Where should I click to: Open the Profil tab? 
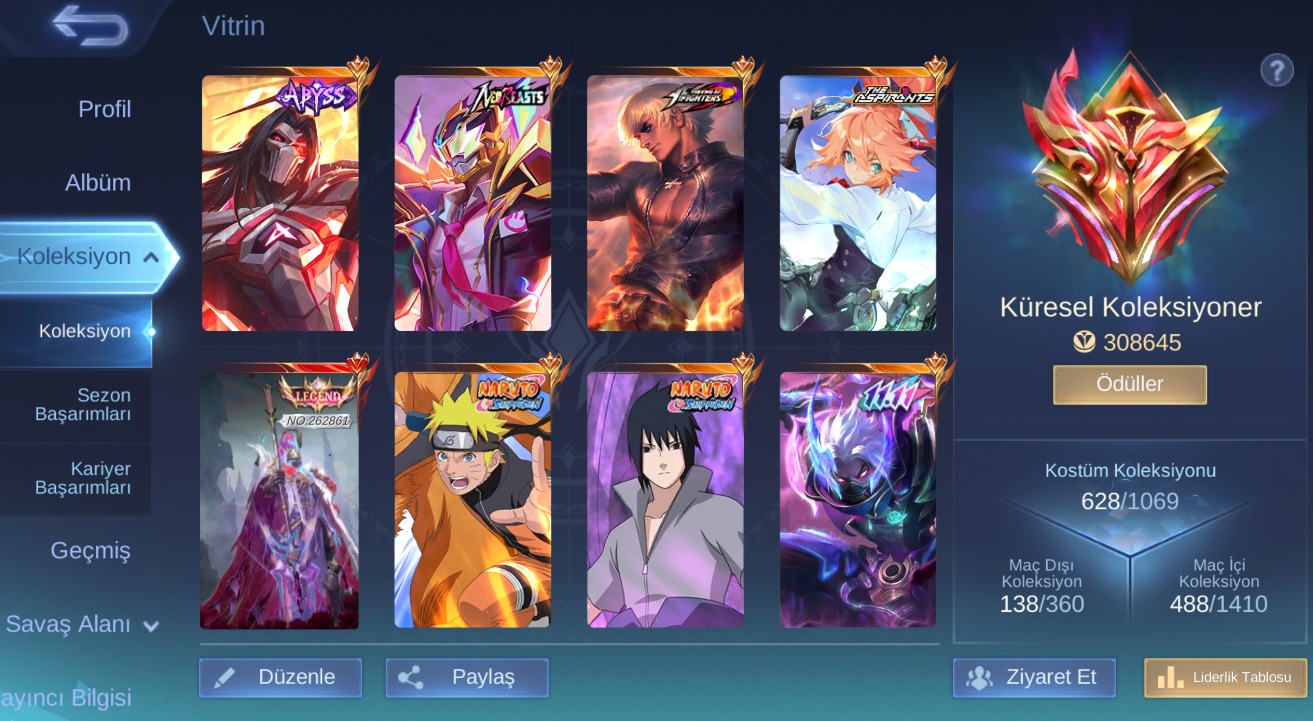(x=104, y=109)
